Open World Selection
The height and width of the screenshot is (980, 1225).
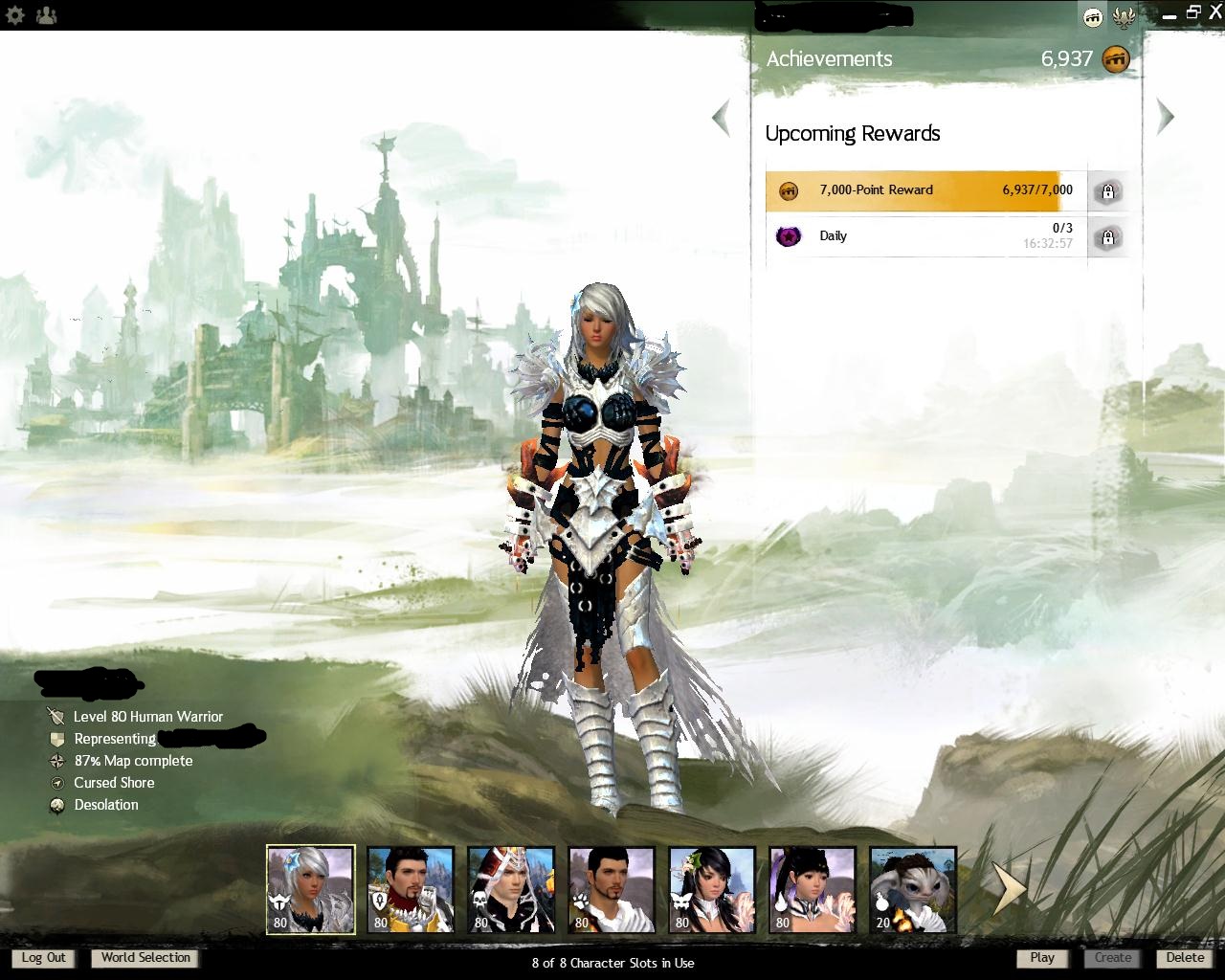(145, 958)
